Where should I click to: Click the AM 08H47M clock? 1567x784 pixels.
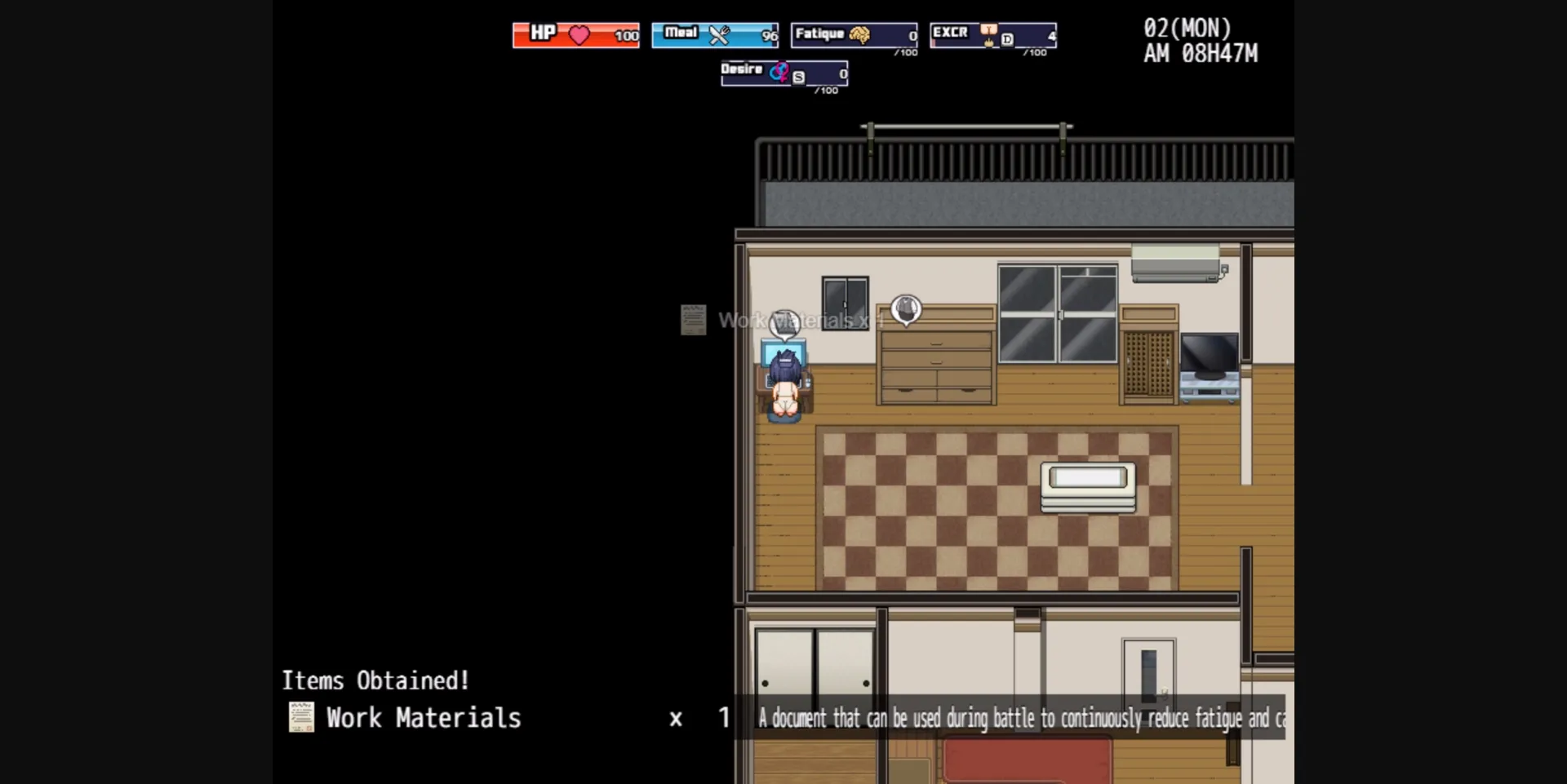[x=1201, y=55]
